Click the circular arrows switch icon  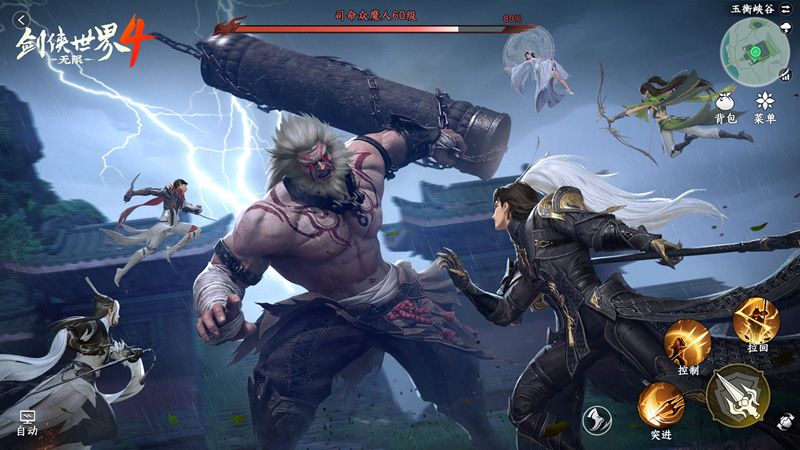[783, 423]
